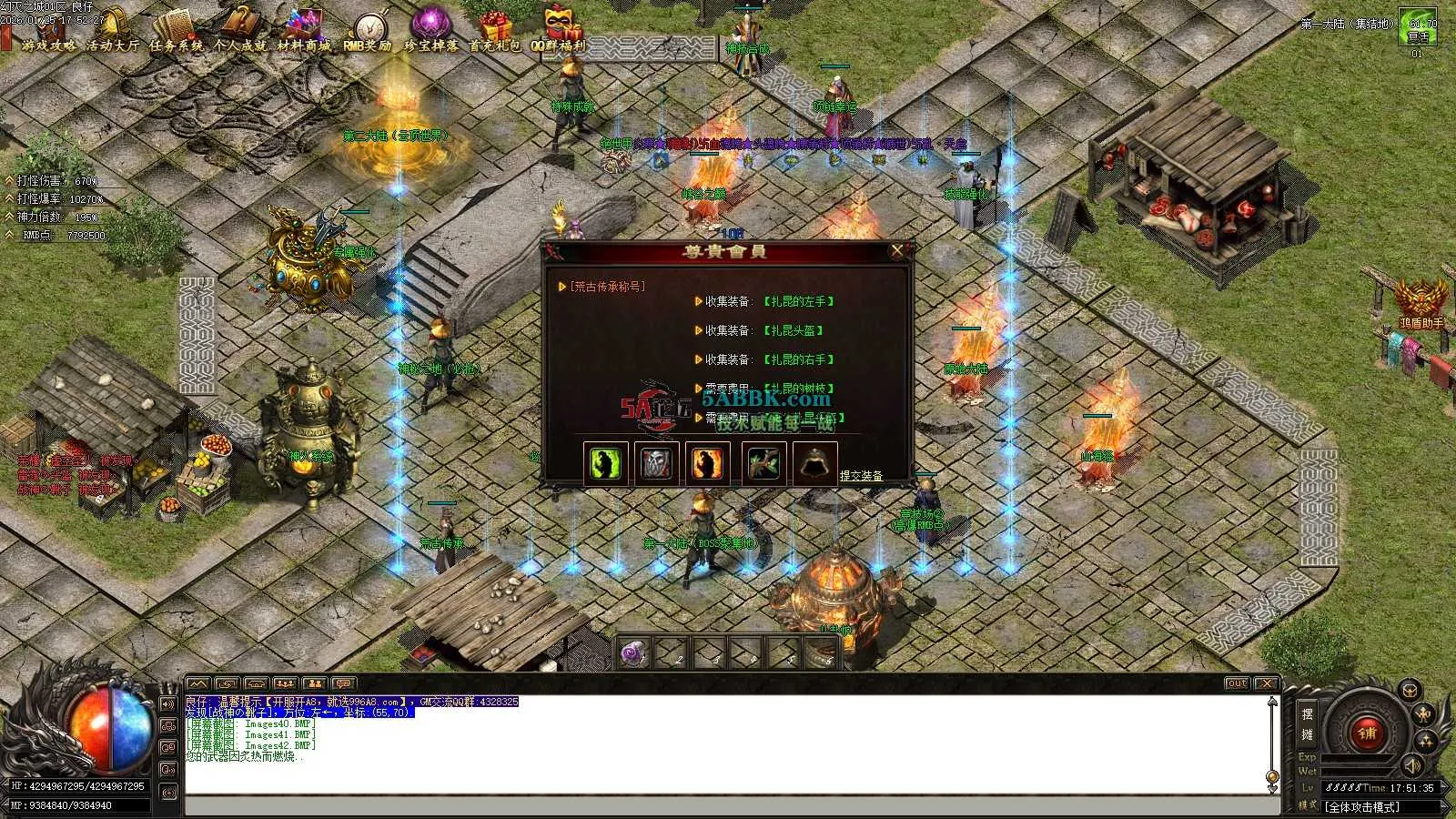This screenshot has height=819, width=1456.
Task: Select the orange silhouette right-hand item slot
Action: pos(708,464)
